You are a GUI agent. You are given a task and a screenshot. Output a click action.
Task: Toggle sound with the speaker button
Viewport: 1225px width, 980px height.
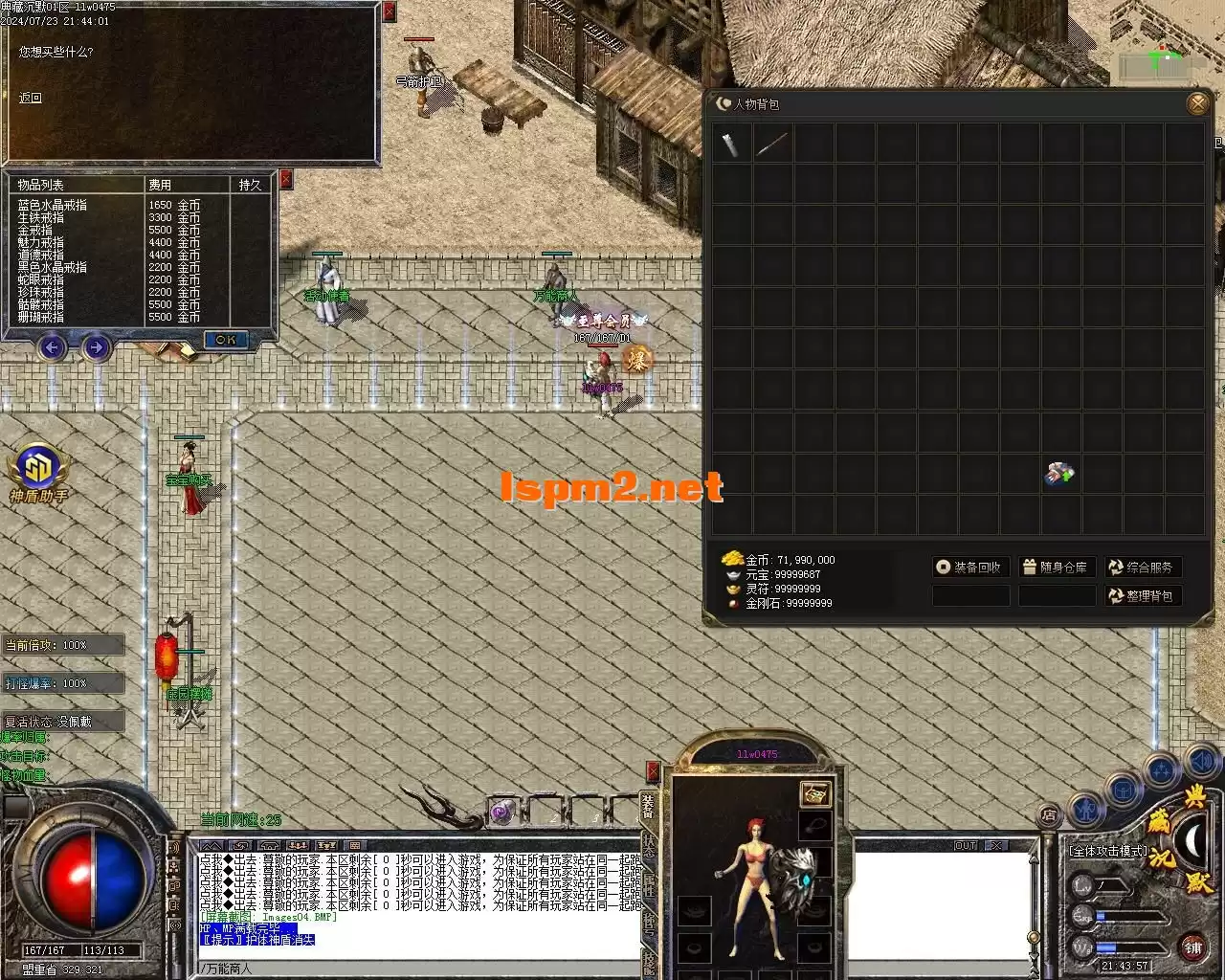(x=1200, y=761)
